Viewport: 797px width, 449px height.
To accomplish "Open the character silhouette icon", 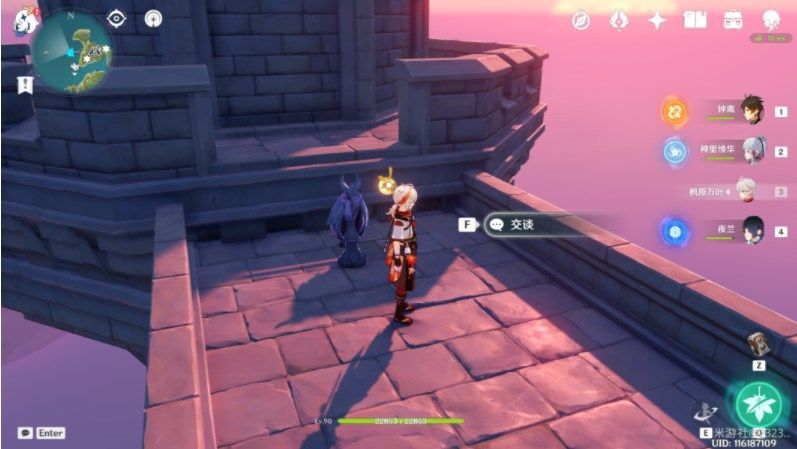I will coord(771,20).
